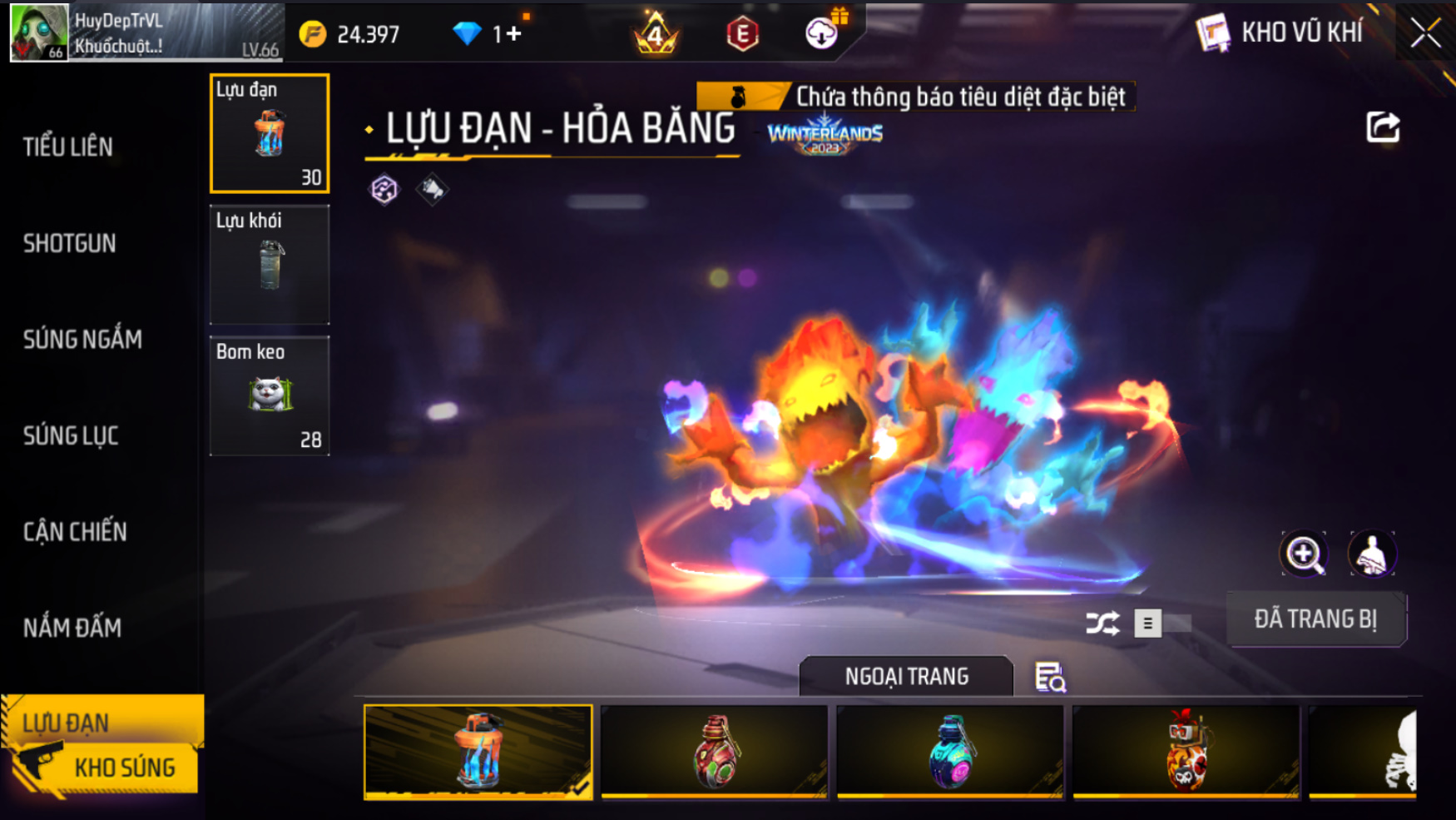Toggle the random skin shuffle icon

1102,624
